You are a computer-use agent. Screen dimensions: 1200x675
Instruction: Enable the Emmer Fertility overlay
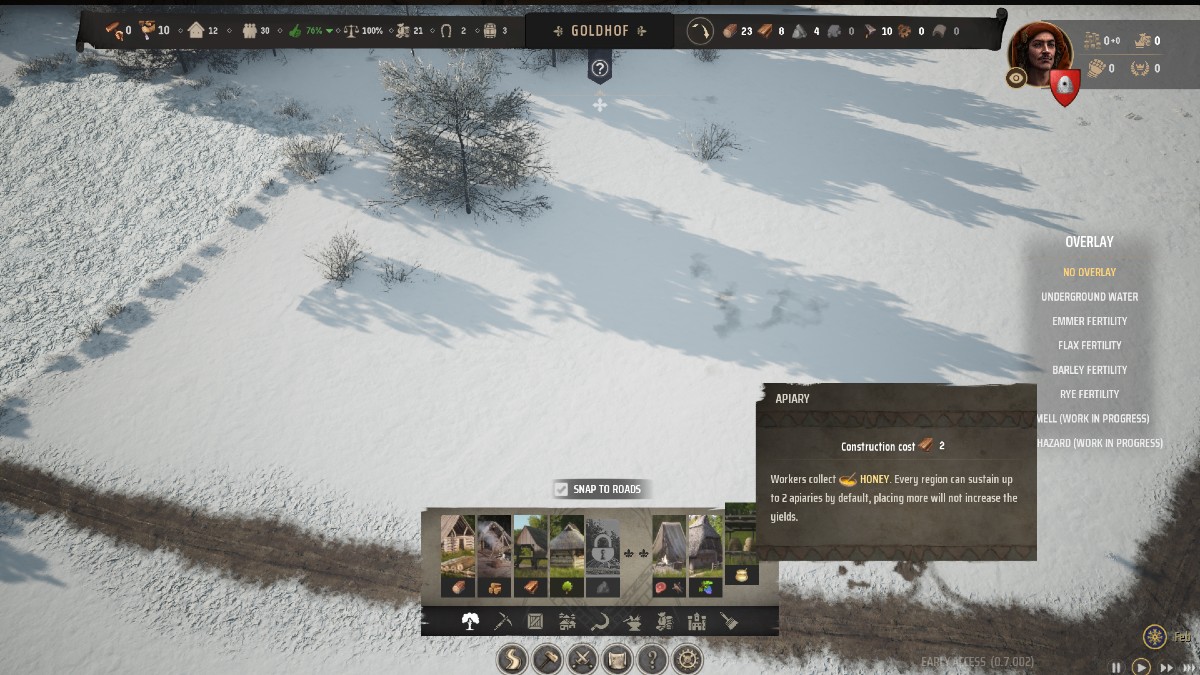pos(1089,321)
